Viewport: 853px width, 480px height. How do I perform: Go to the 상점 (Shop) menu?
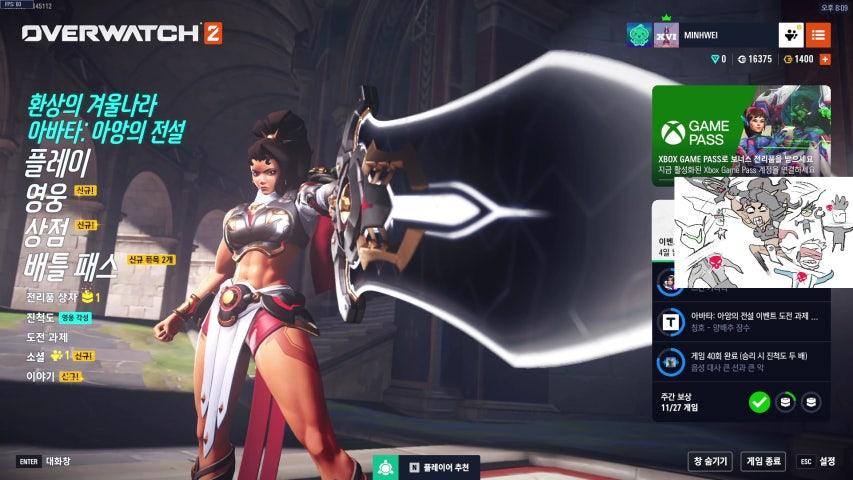(x=46, y=233)
